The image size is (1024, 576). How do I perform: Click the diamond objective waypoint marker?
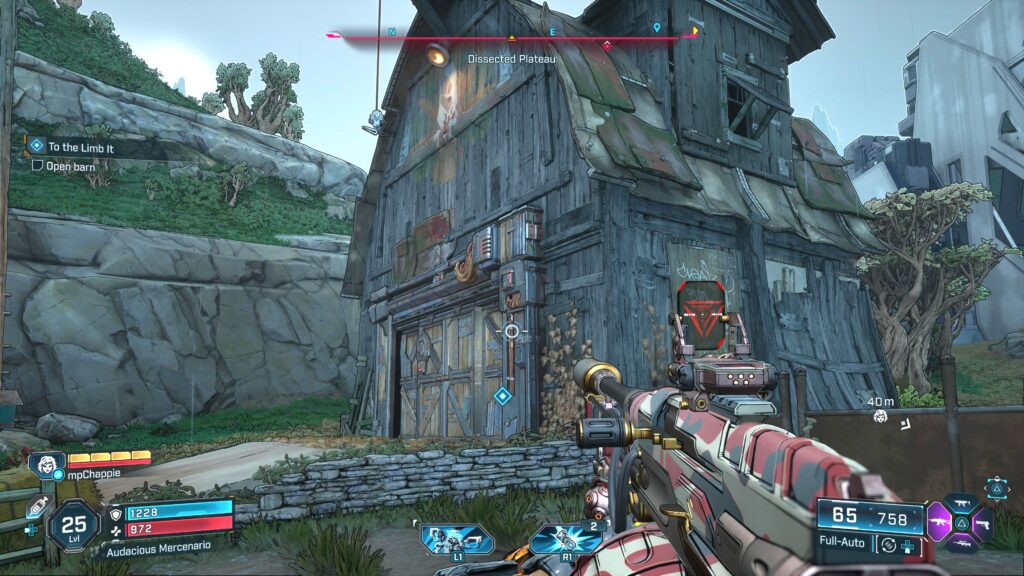(502, 396)
